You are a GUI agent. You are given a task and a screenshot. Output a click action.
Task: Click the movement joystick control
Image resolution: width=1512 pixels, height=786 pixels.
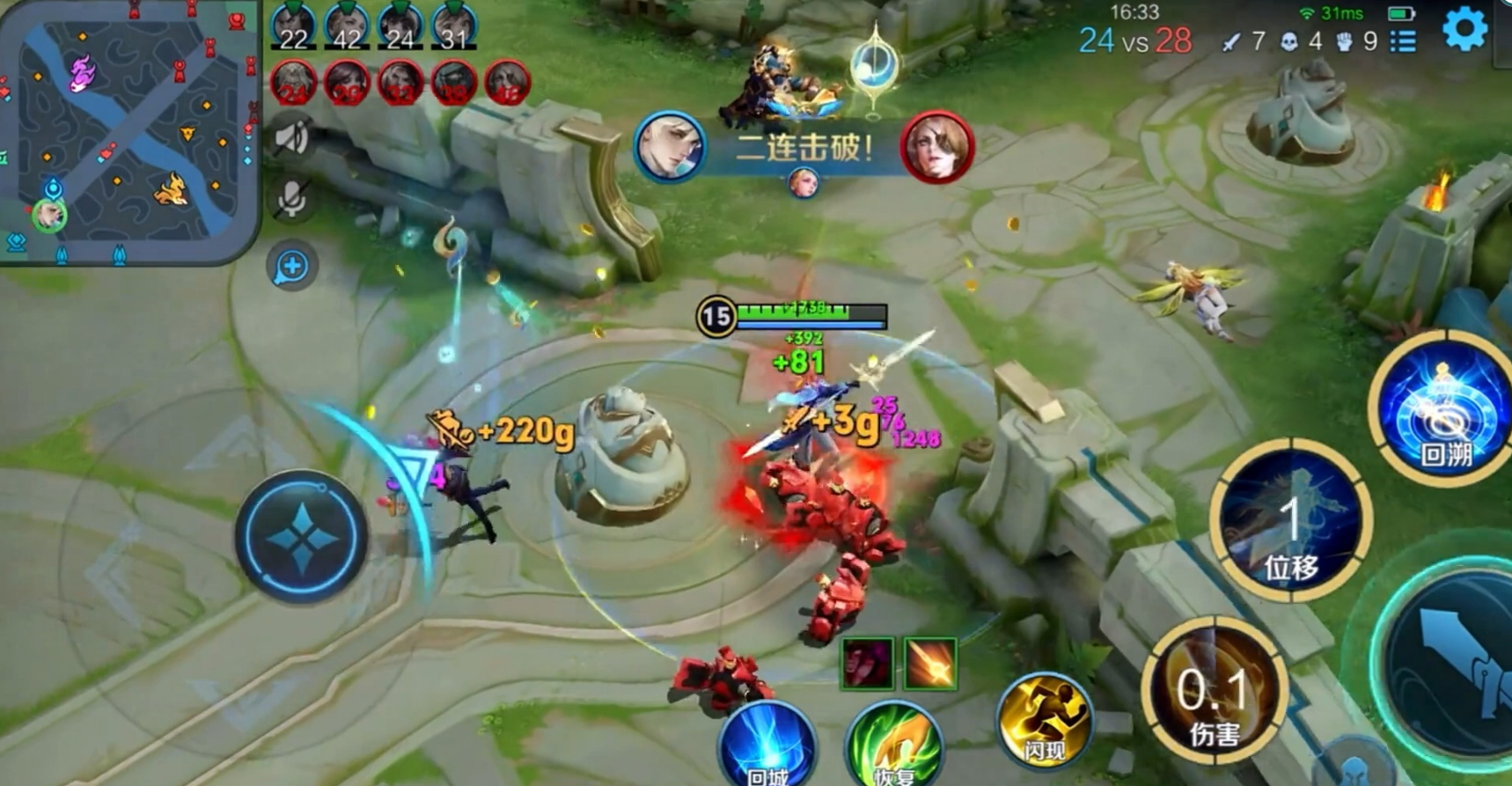point(301,538)
